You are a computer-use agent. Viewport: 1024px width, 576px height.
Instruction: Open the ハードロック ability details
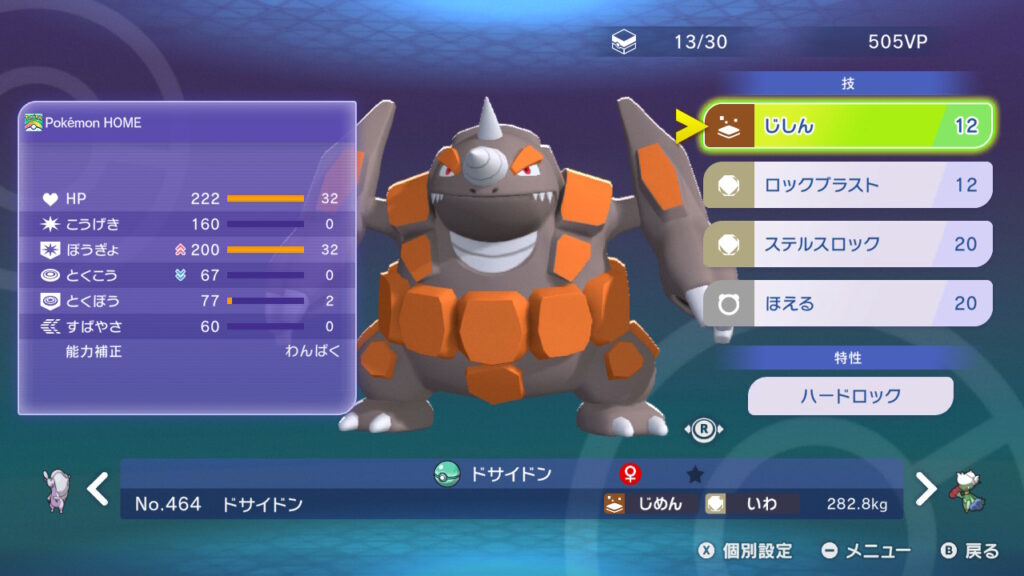pyautogui.click(x=850, y=396)
